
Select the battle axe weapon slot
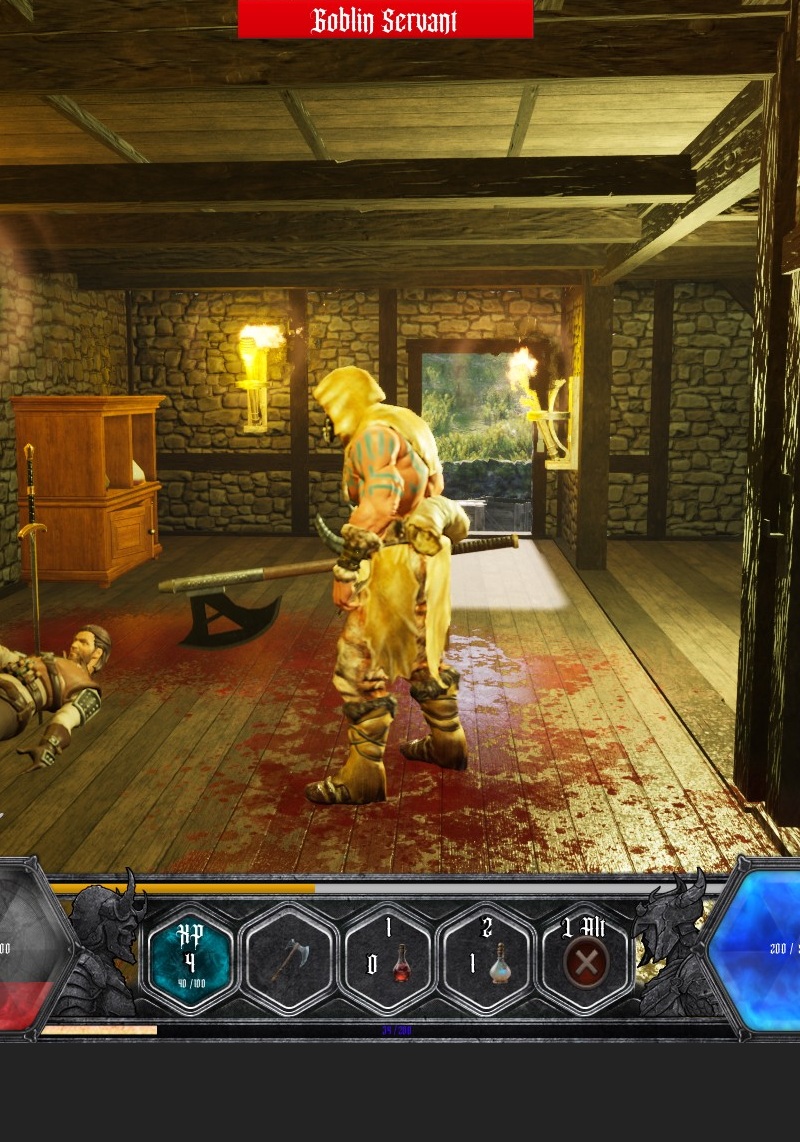click(x=289, y=961)
